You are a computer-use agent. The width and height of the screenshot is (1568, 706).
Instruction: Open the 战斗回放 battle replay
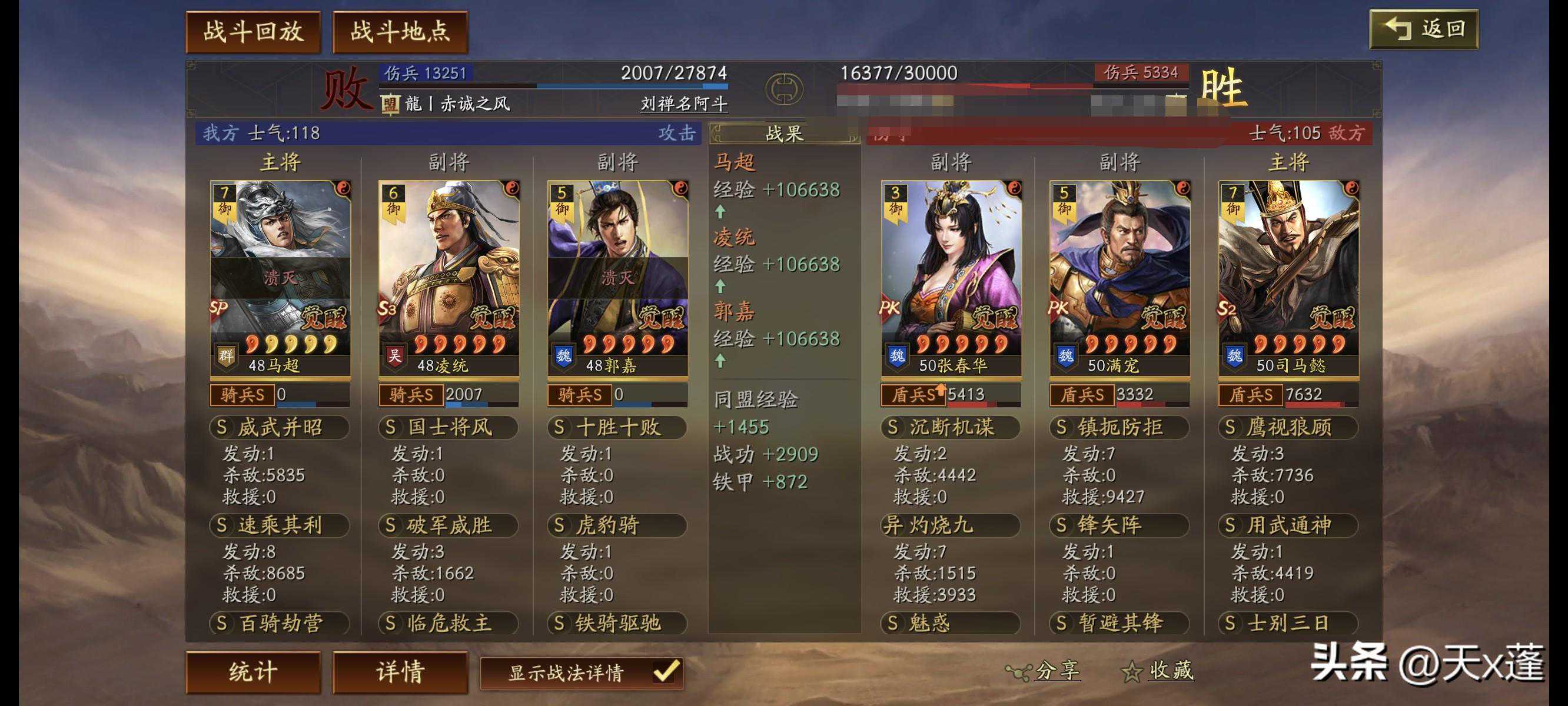[x=253, y=32]
